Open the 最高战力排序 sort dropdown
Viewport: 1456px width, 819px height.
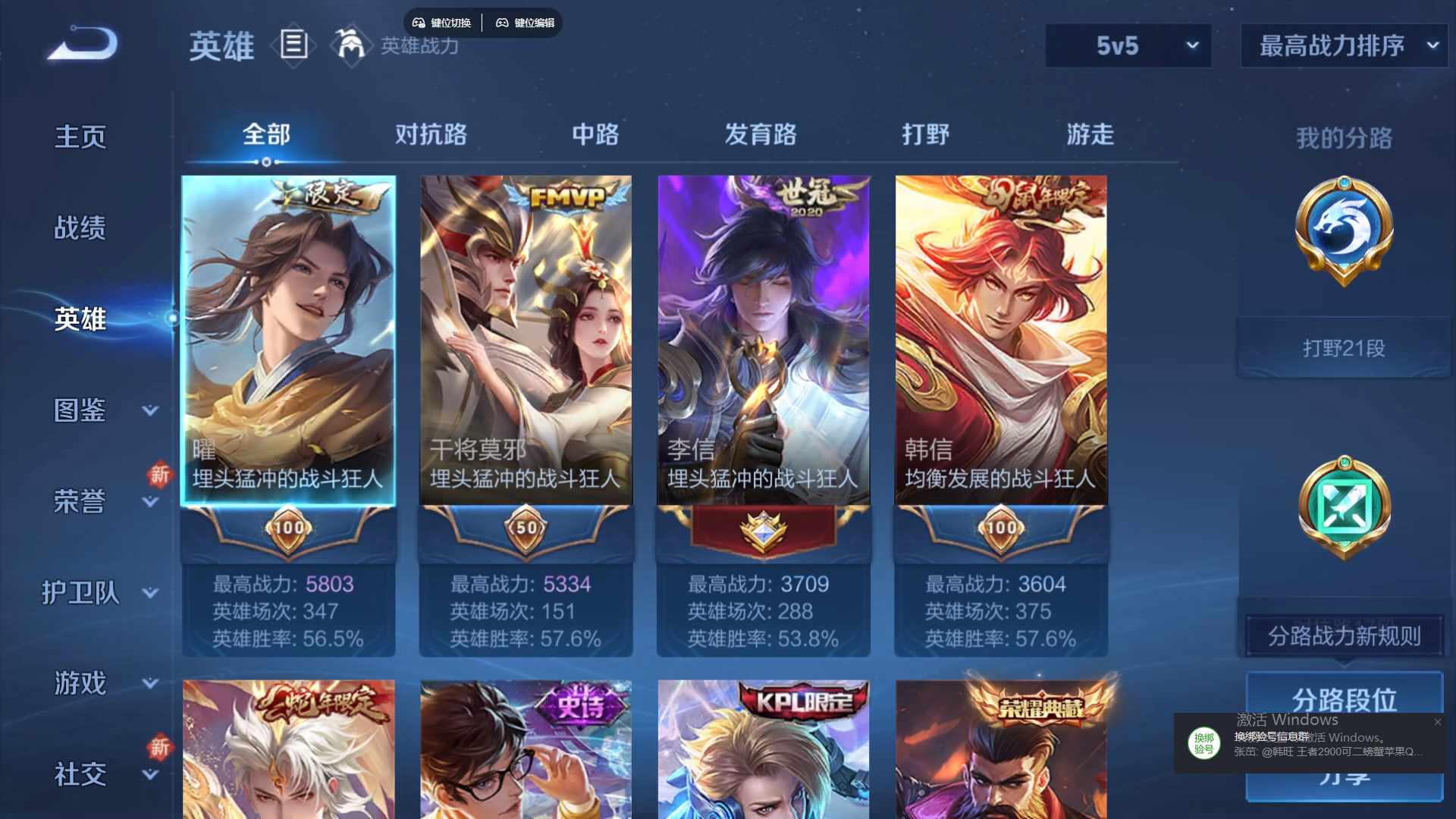(x=1342, y=45)
